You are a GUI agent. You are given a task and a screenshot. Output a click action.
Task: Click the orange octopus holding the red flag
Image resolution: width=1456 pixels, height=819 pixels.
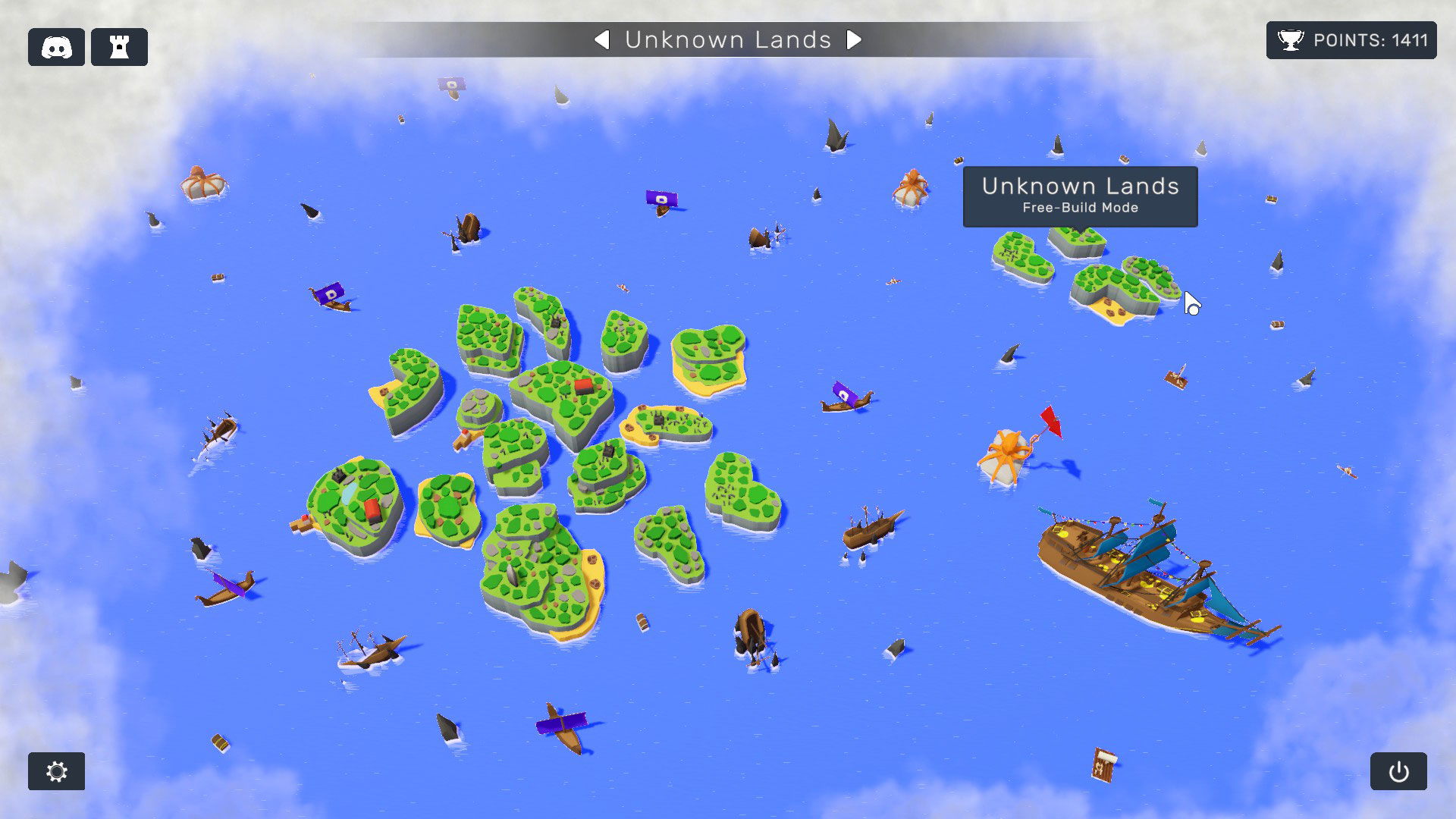pos(1009,451)
